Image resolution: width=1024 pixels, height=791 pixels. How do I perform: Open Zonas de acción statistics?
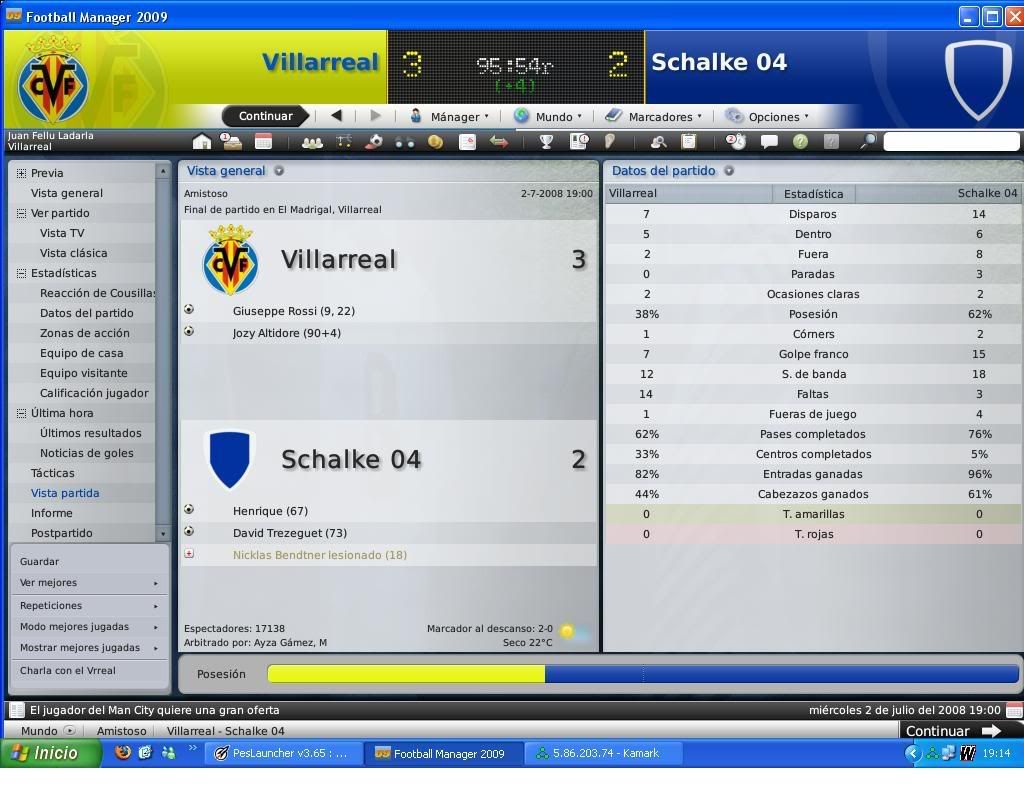tap(84, 333)
